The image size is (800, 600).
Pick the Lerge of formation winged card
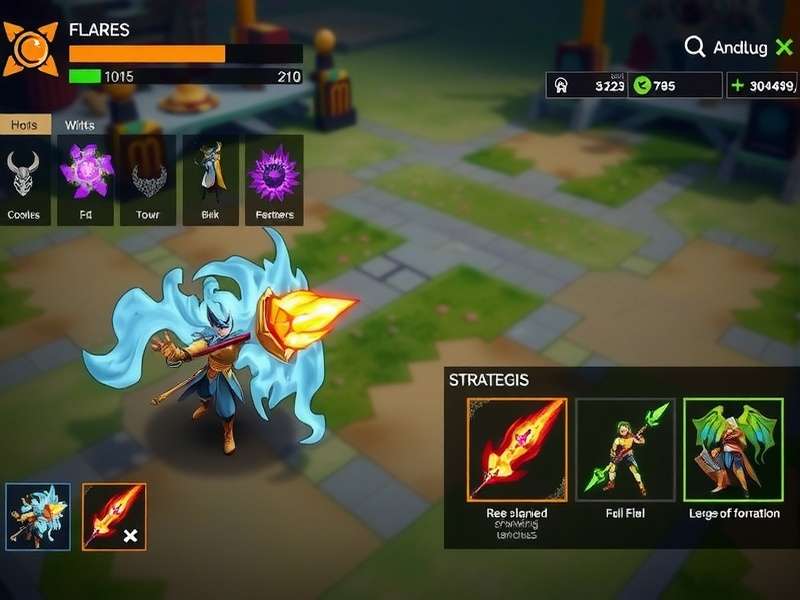point(732,449)
